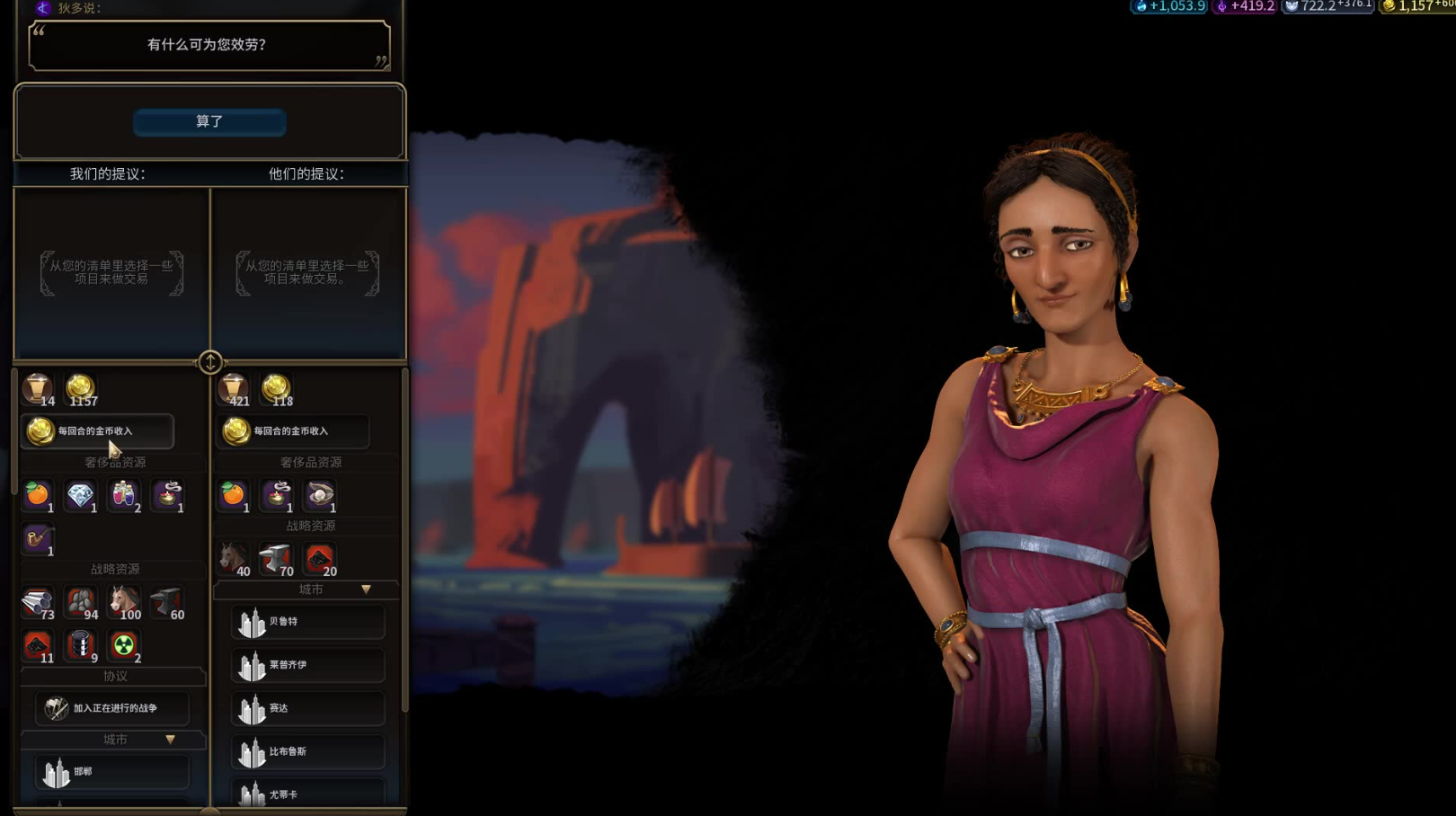
Task: Select your 100 horses strategic resource
Action: pos(124,603)
